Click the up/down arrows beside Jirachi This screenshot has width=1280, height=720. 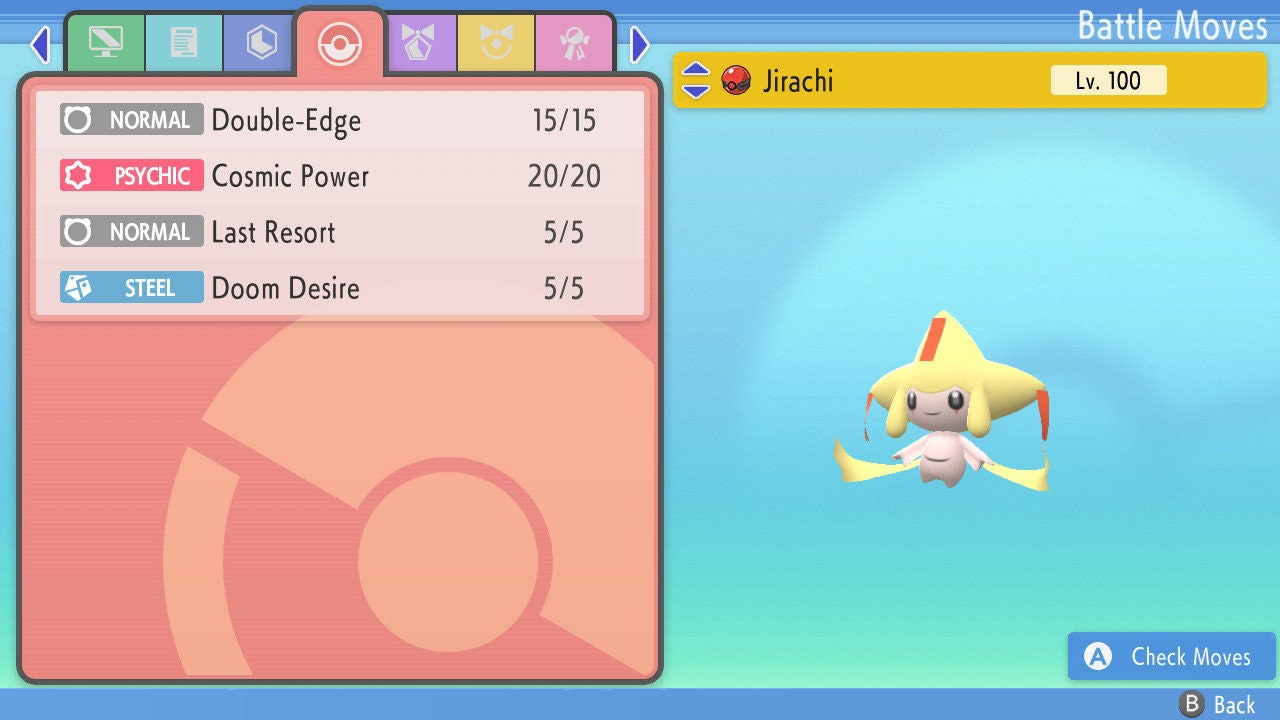(x=696, y=80)
